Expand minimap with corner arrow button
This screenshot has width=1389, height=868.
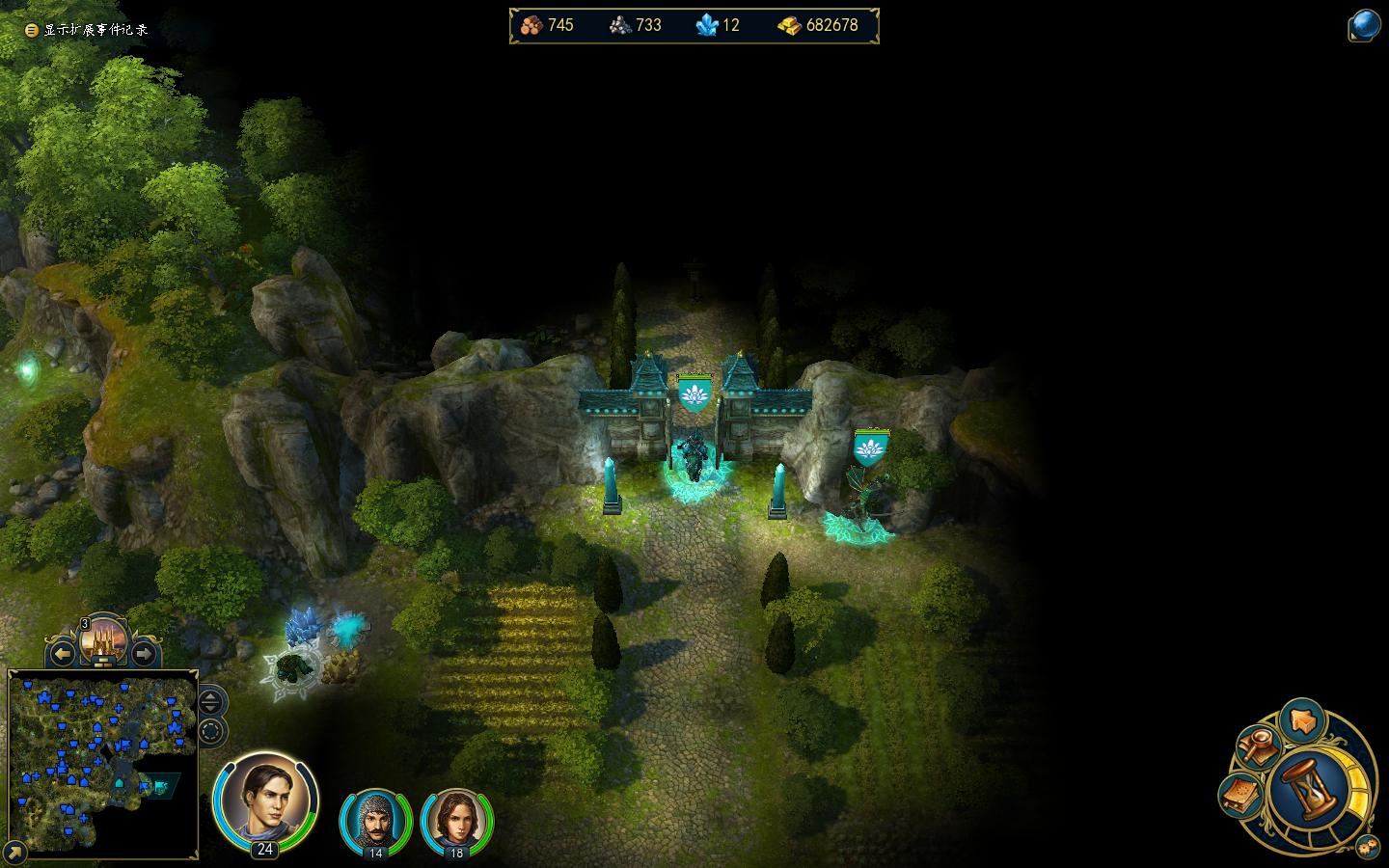click(x=15, y=852)
